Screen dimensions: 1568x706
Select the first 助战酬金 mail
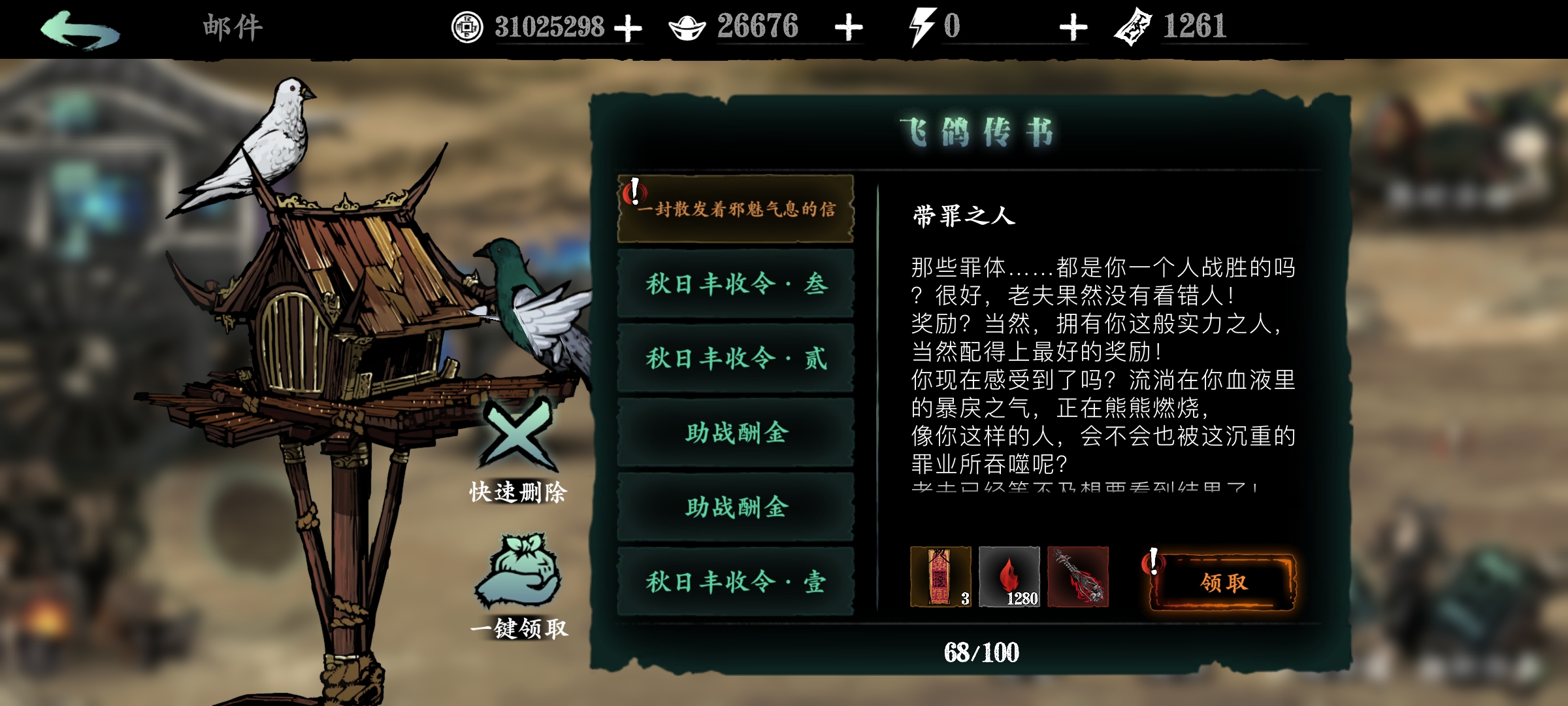pos(735,433)
